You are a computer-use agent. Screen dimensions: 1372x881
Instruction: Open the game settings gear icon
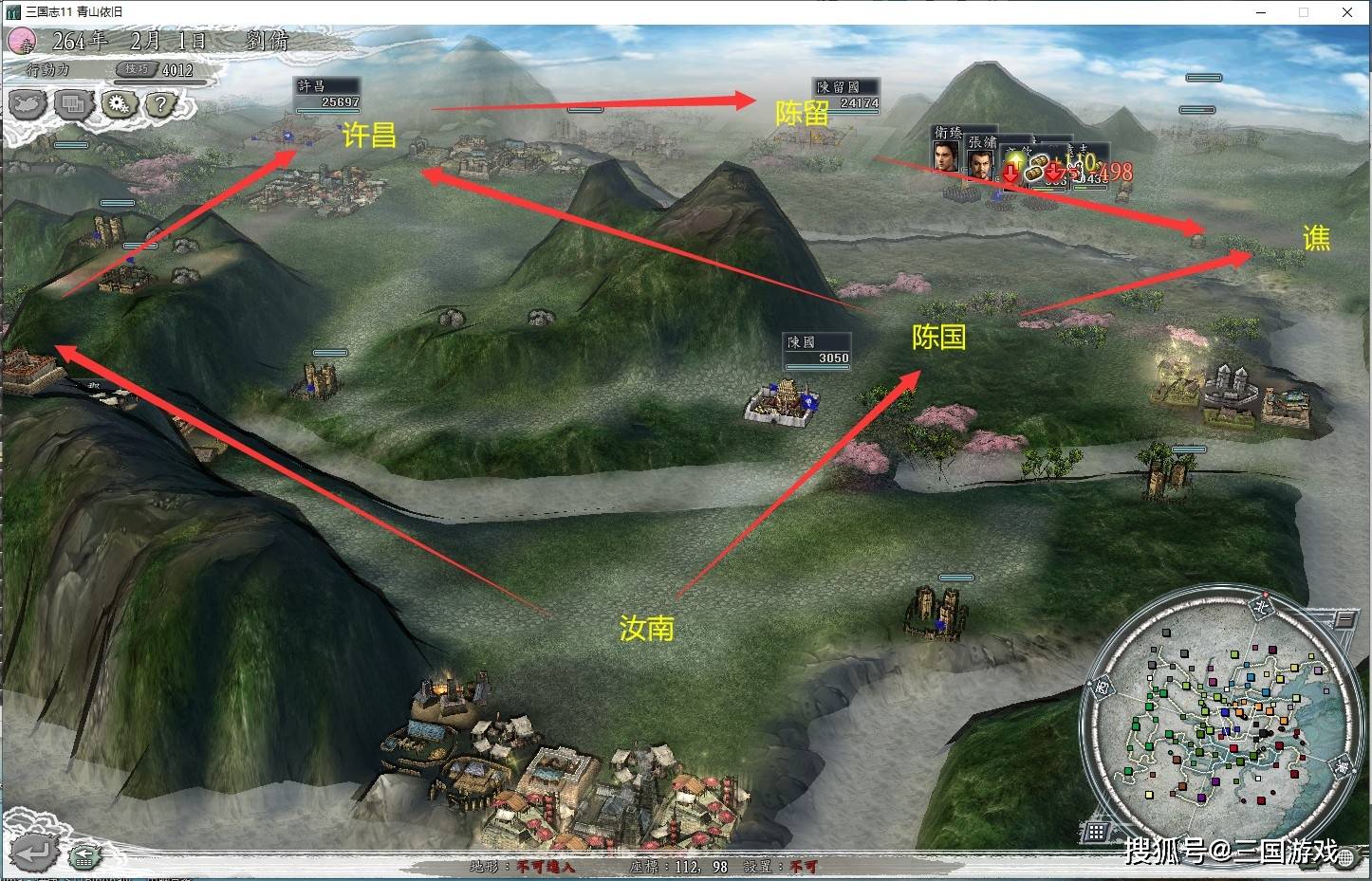coord(119,104)
